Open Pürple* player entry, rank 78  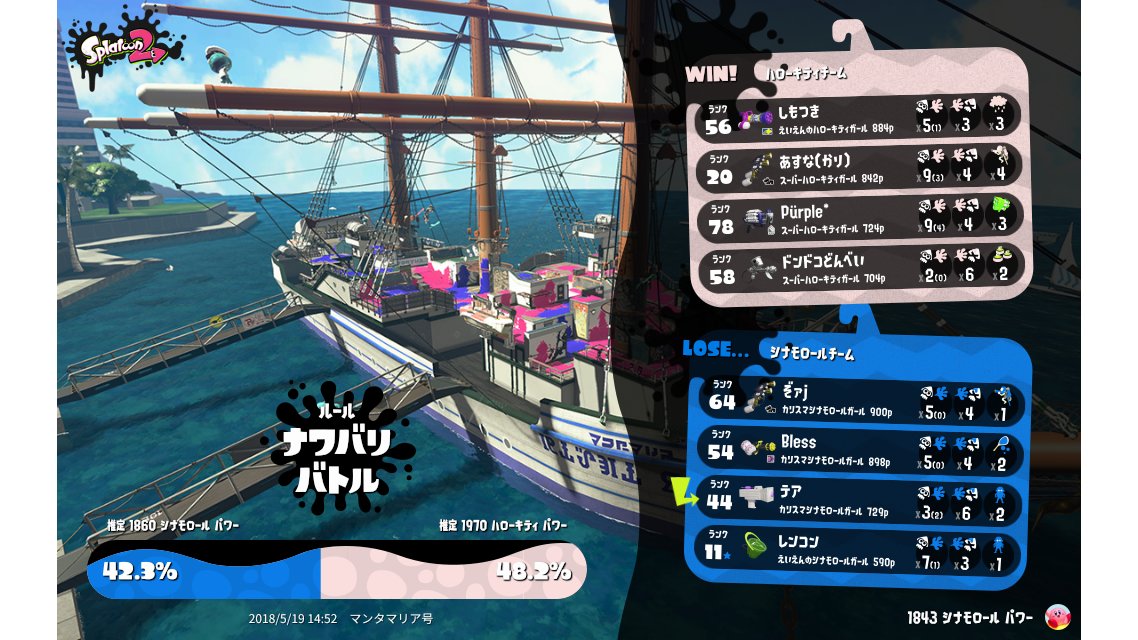(861, 216)
